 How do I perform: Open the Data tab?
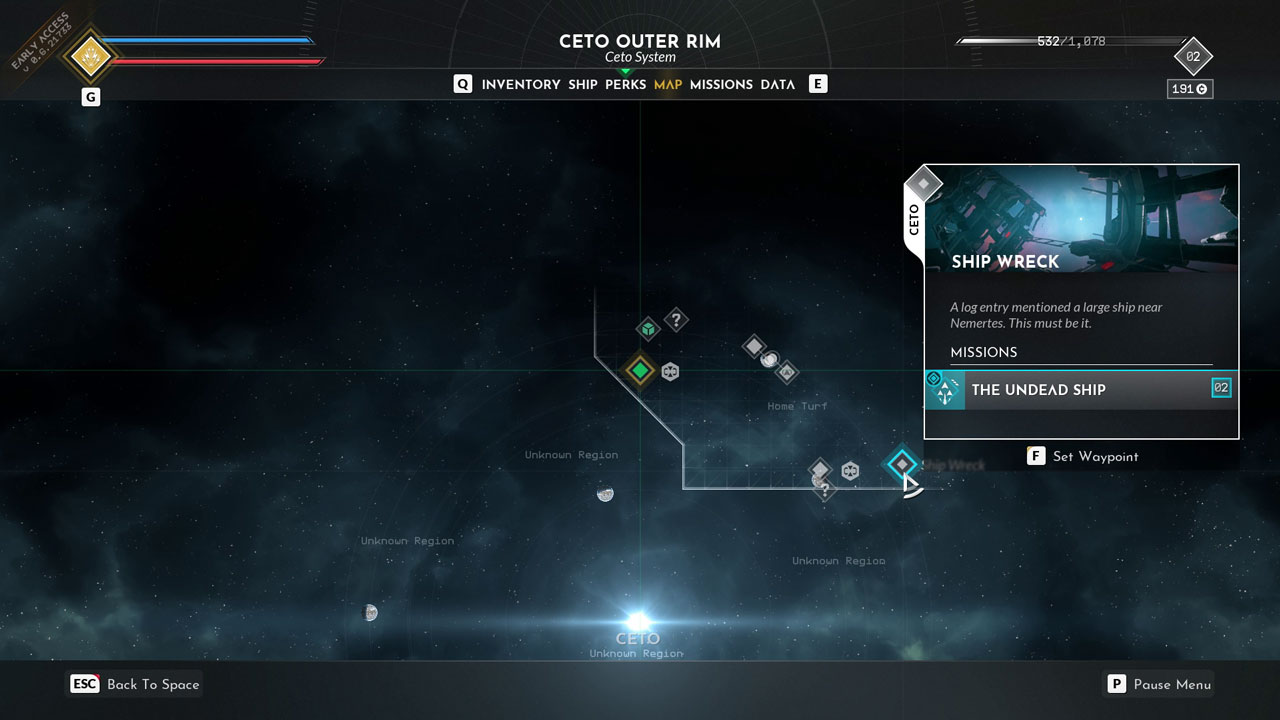coord(777,85)
